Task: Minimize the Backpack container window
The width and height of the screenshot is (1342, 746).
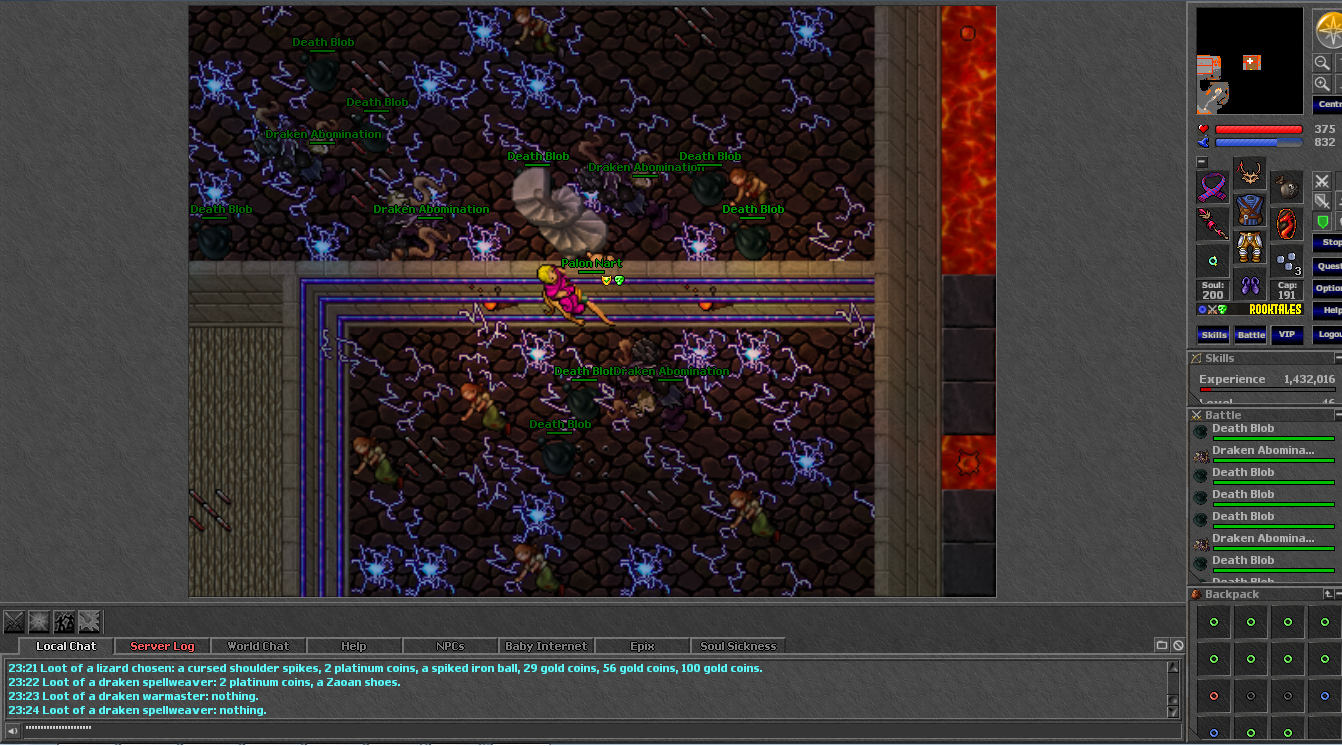Action: pos(1339,594)
